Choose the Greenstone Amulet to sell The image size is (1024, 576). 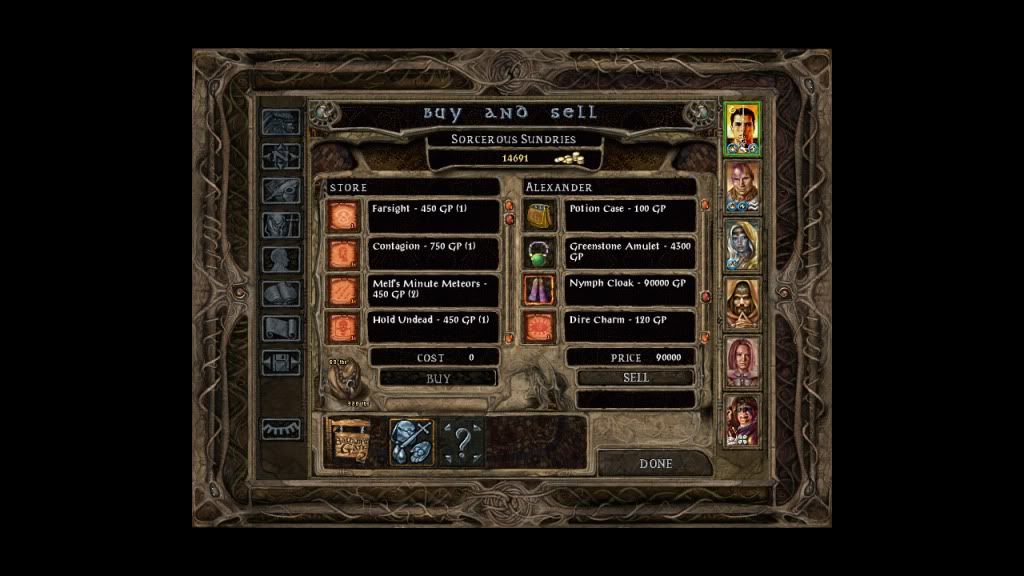540,254
